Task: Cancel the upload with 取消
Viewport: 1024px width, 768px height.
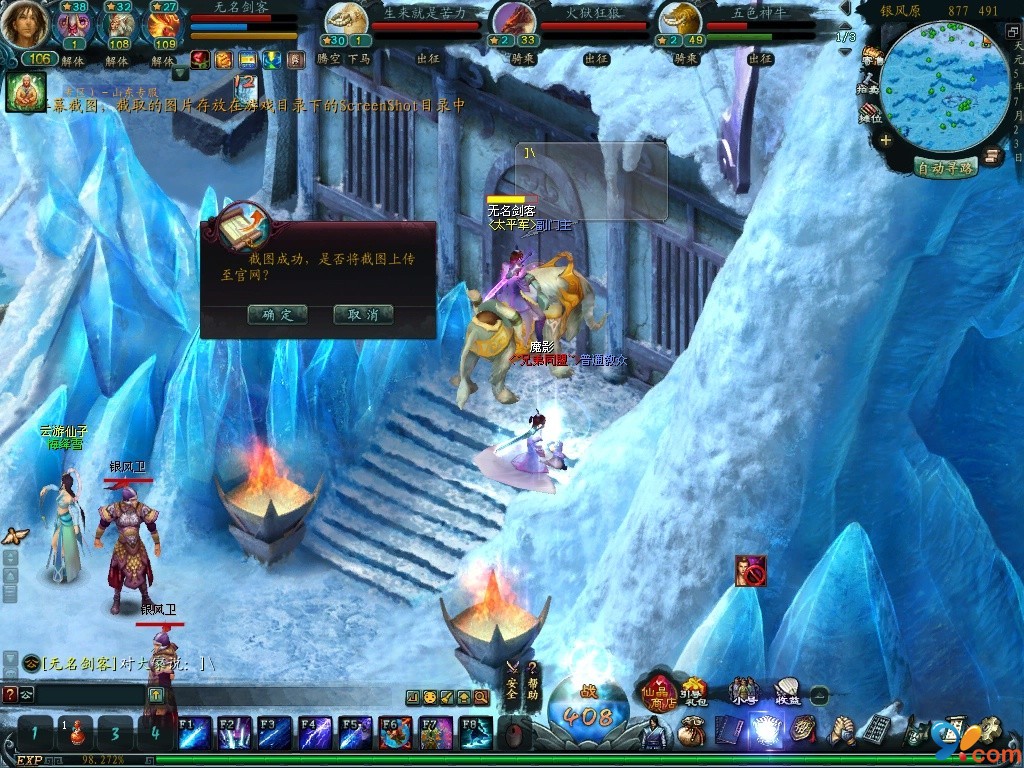Action: [363, 314]
